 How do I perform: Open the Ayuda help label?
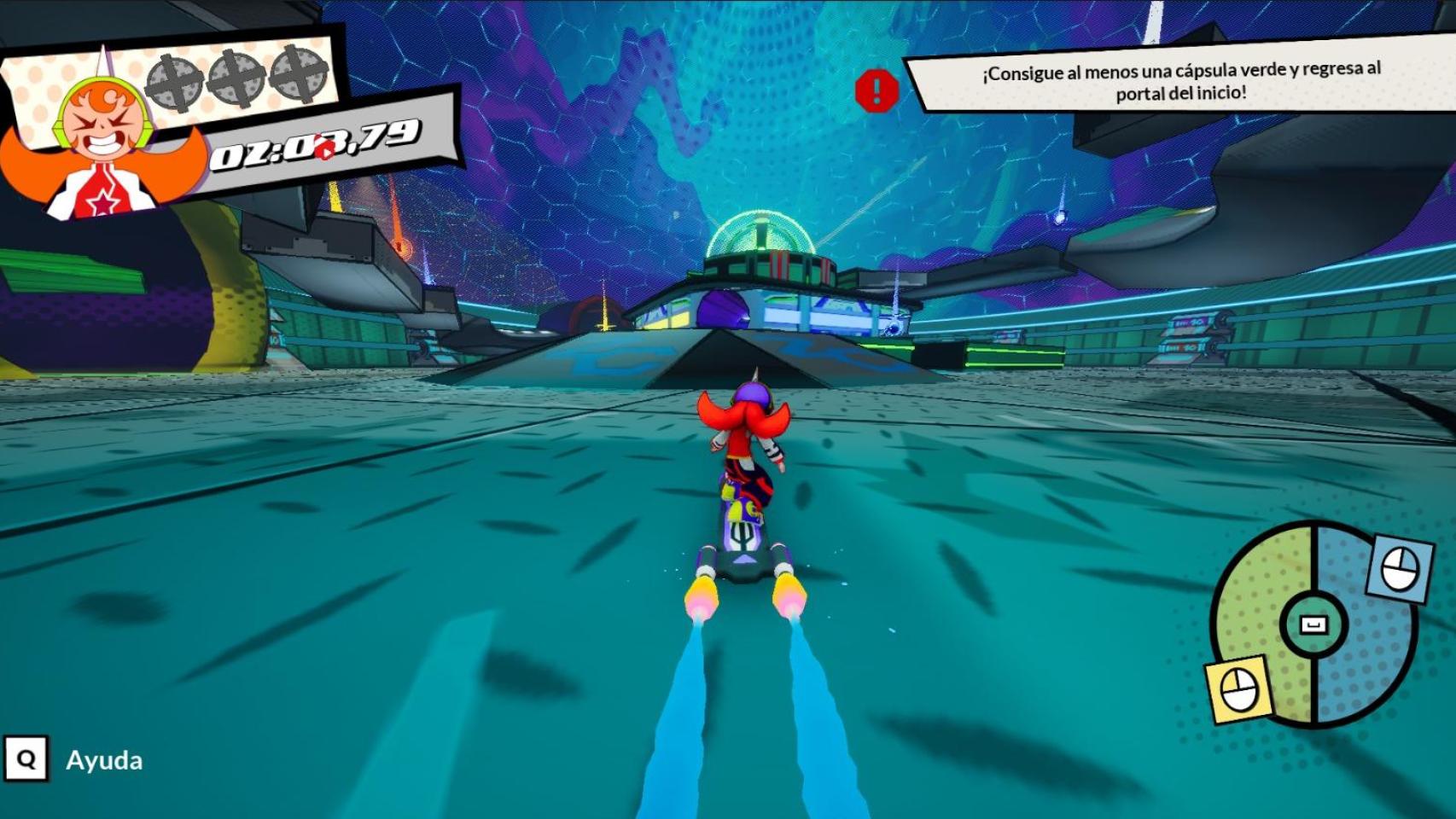point(104,760)
